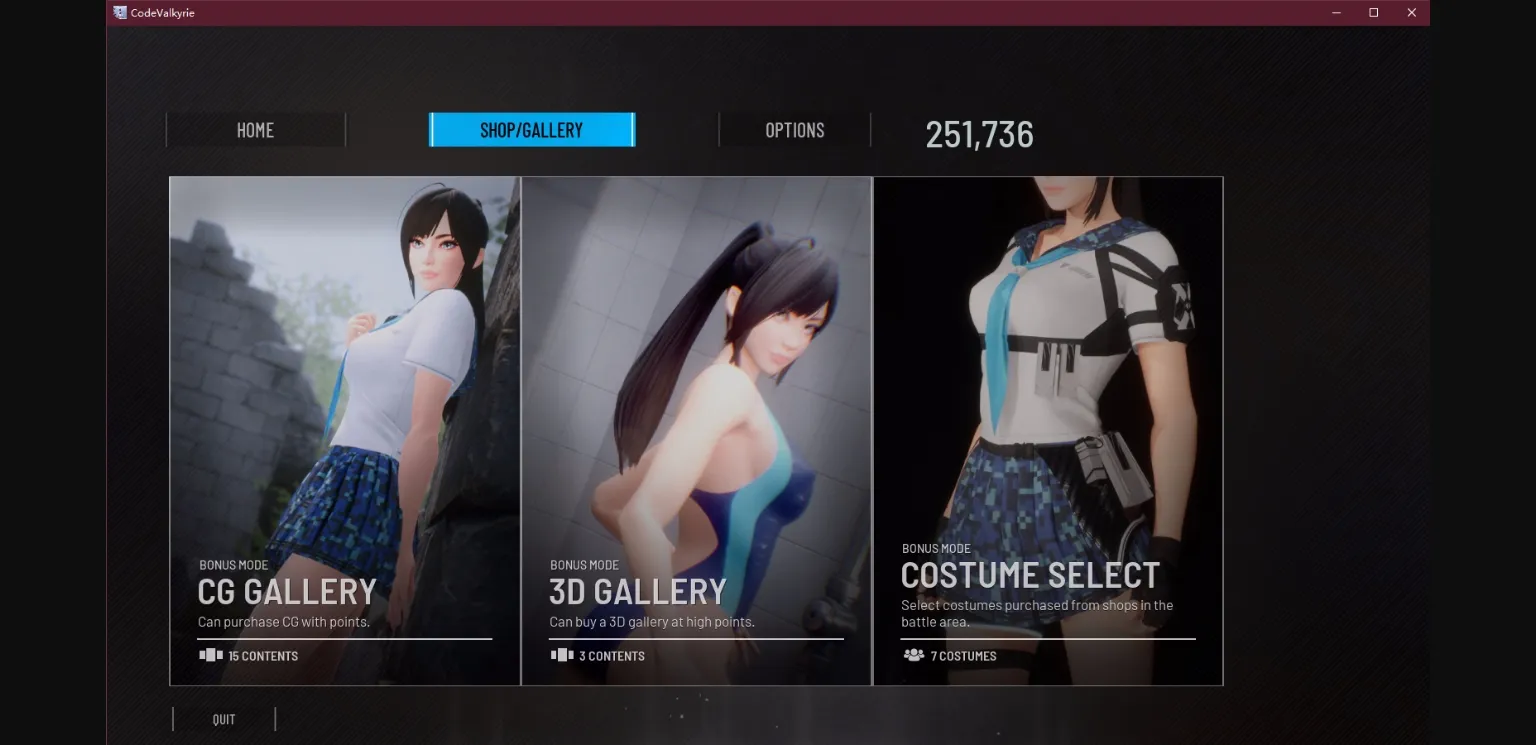Screen dimensions: 1536x745
Task: Open the OPTIONS tab
Action: pyautogui.click(x=794, y=129)
